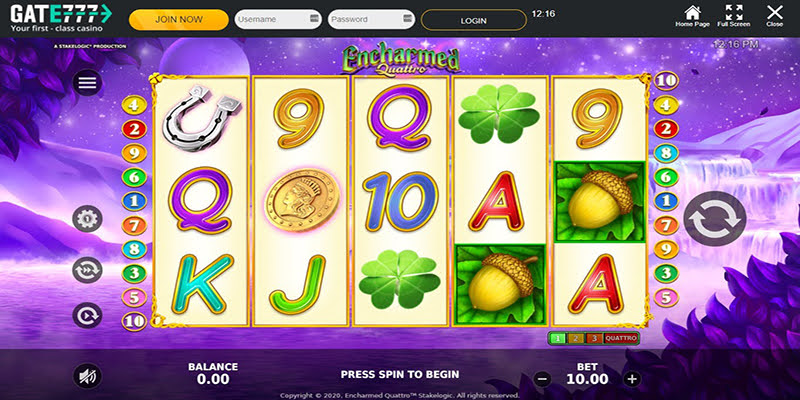Toggle the muted sound speaker icon

pyautogui.click(x=87, y=376)
